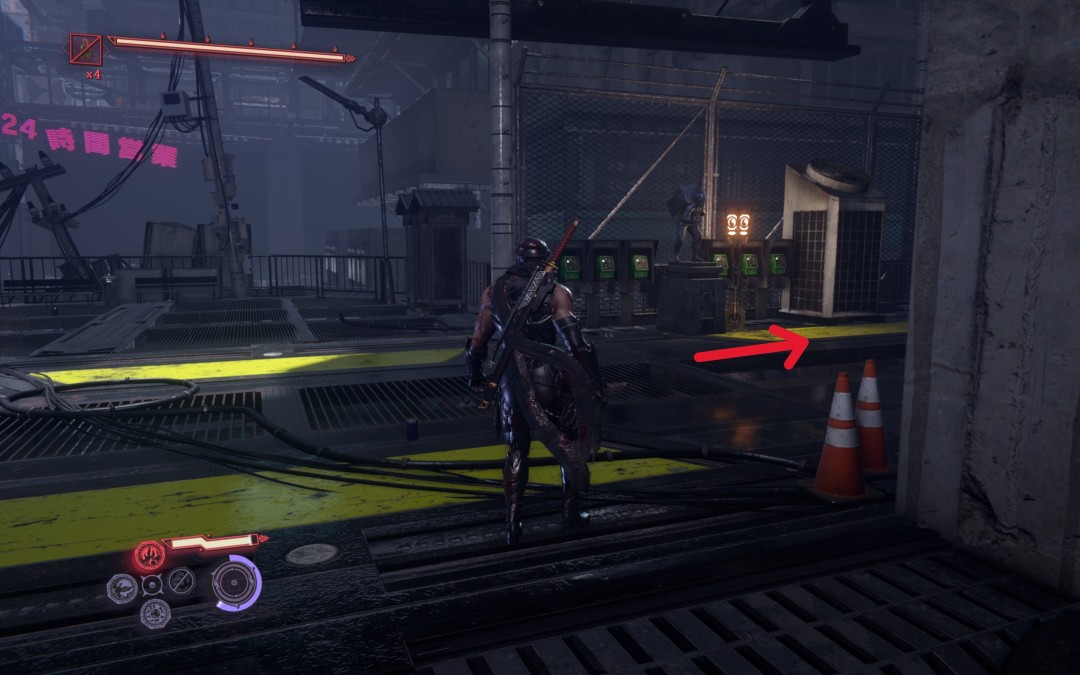This screenshot has width=1080, height=675.
Task: Click the crossed-out circular skill icon
Action: (x=181, y=581)
